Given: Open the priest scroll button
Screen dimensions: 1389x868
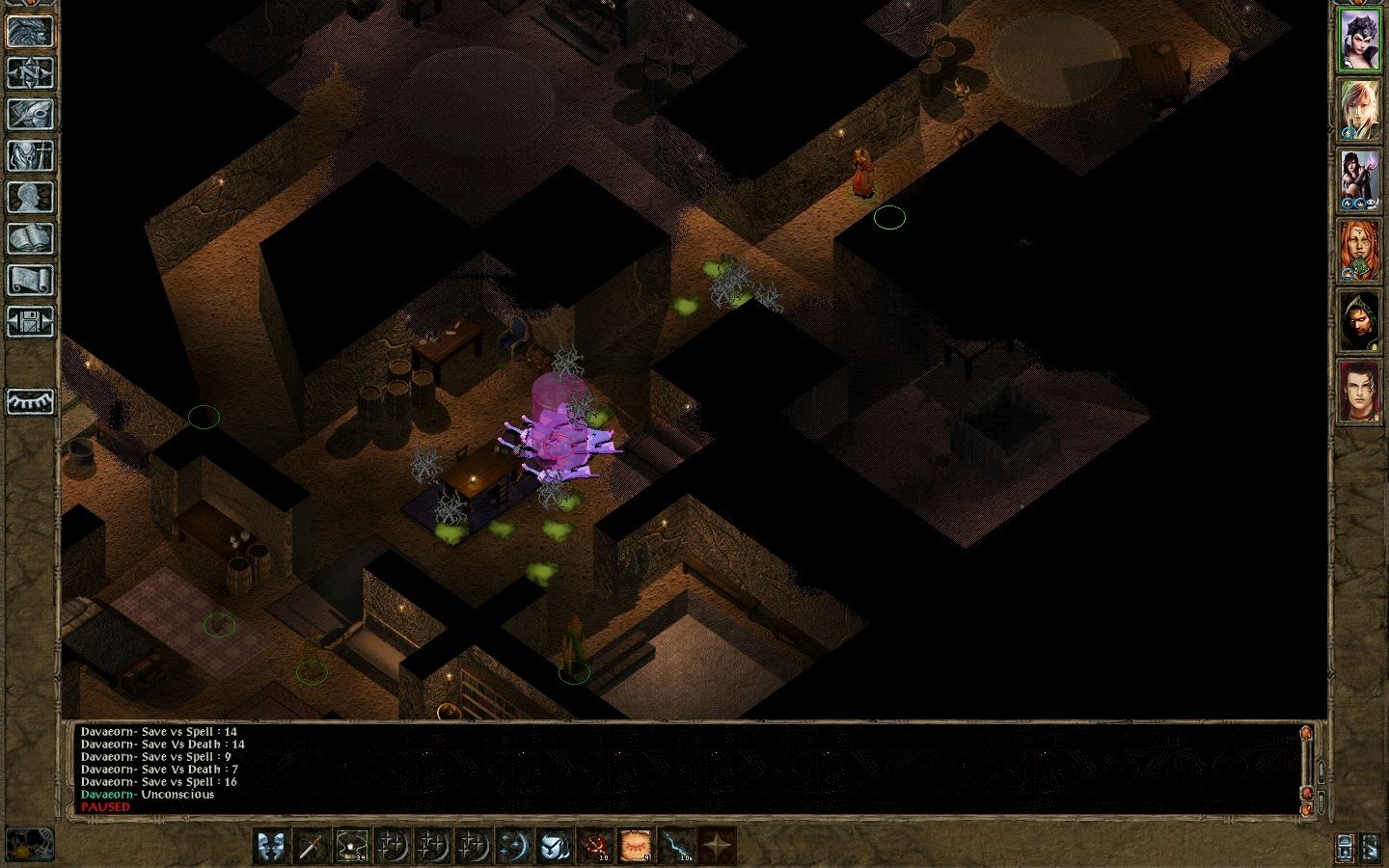Looking at the screenshot, I should coord(30,280).
